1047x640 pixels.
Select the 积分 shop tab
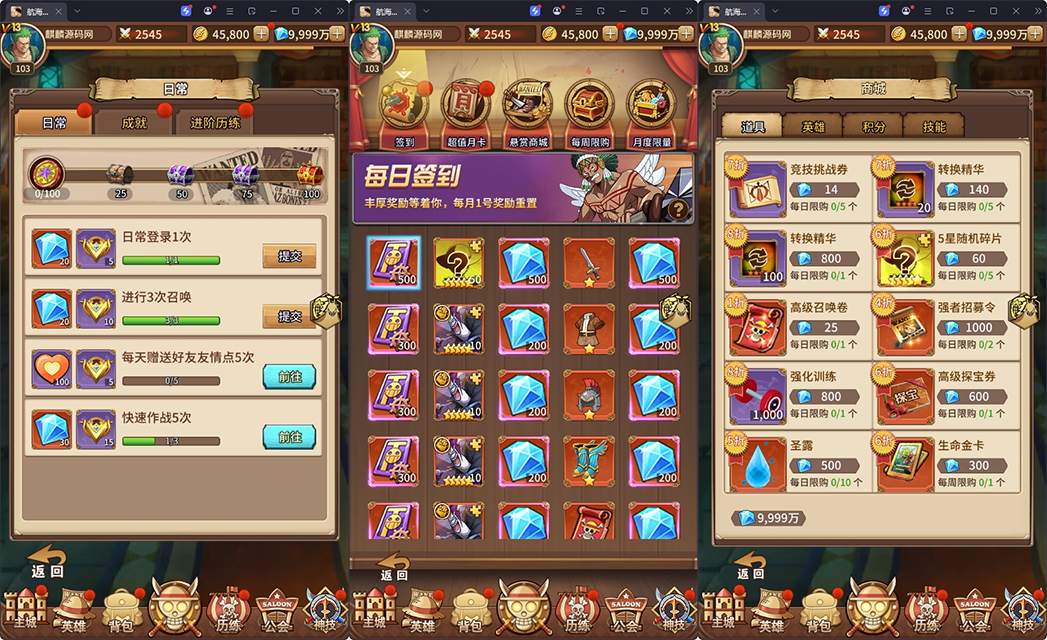point(873,126)
